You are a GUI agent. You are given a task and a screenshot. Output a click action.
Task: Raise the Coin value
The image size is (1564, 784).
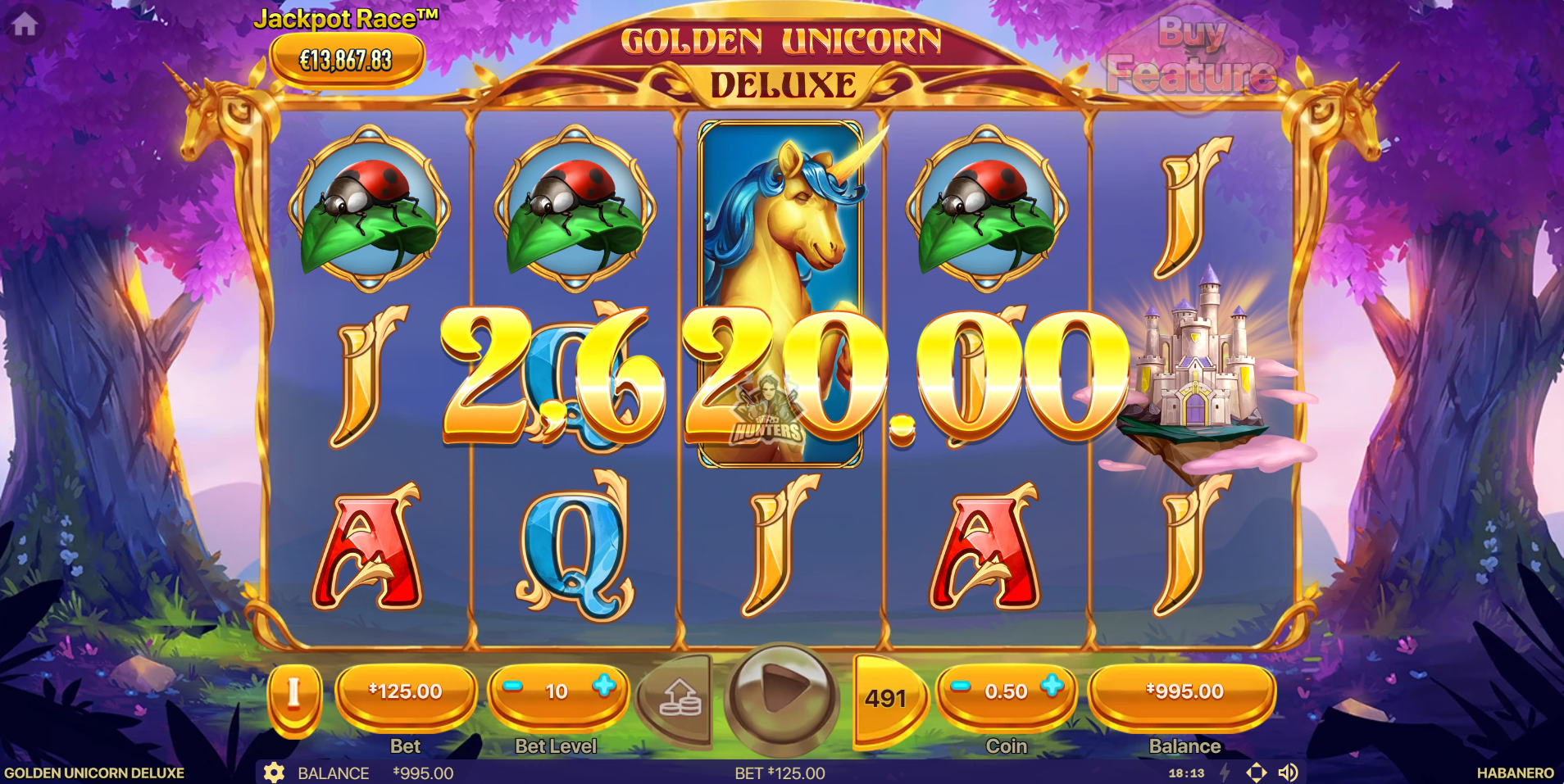pyautogui.click(x=1053, y=687)
